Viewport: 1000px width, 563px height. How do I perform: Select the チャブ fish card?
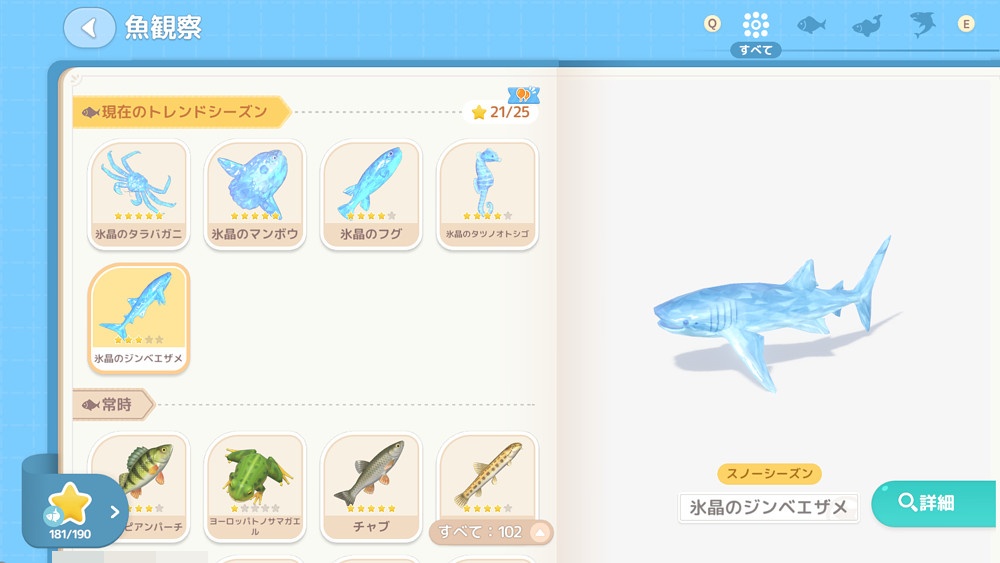[x=371, y=485]
